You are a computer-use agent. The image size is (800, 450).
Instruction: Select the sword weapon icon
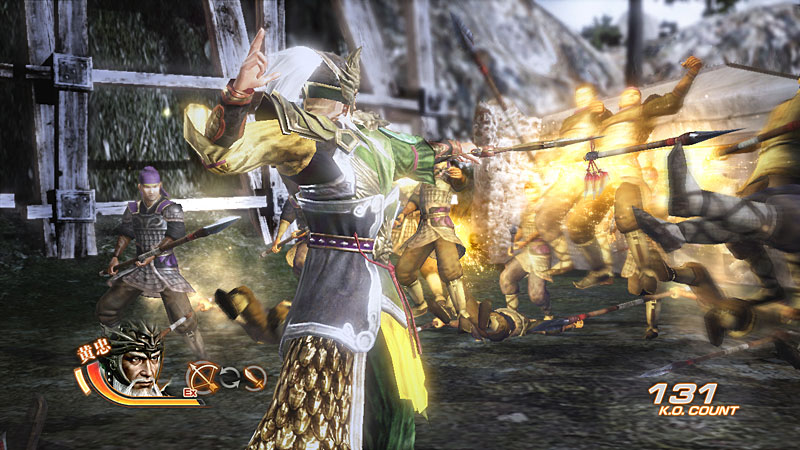[255, 377]
